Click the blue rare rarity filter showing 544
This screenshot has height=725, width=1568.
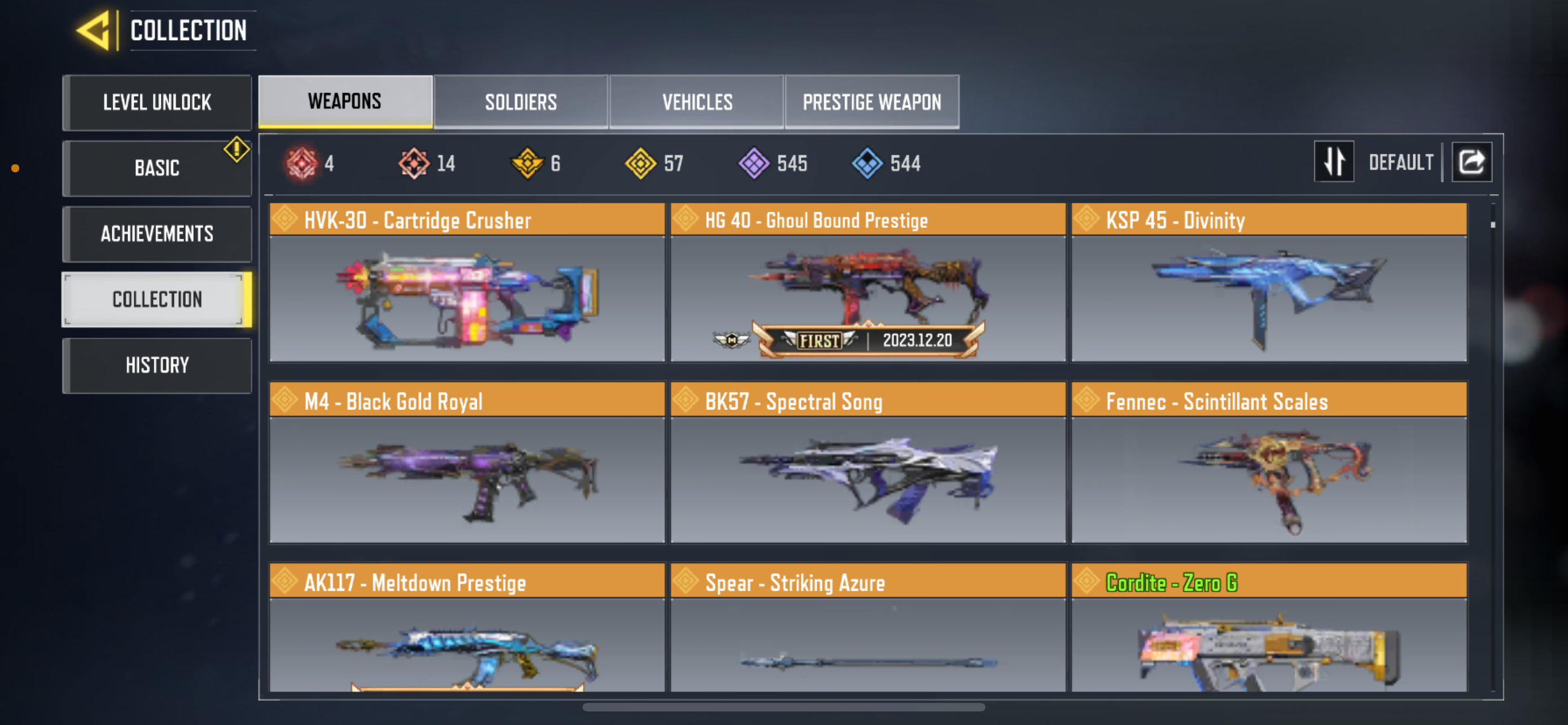coord(868,163)
